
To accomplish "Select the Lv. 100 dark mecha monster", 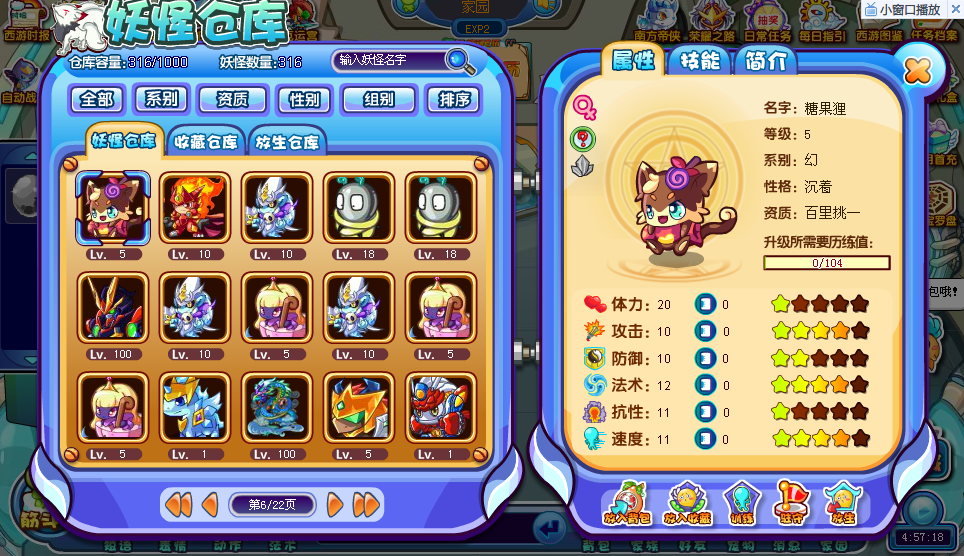I will coord(113,308).
